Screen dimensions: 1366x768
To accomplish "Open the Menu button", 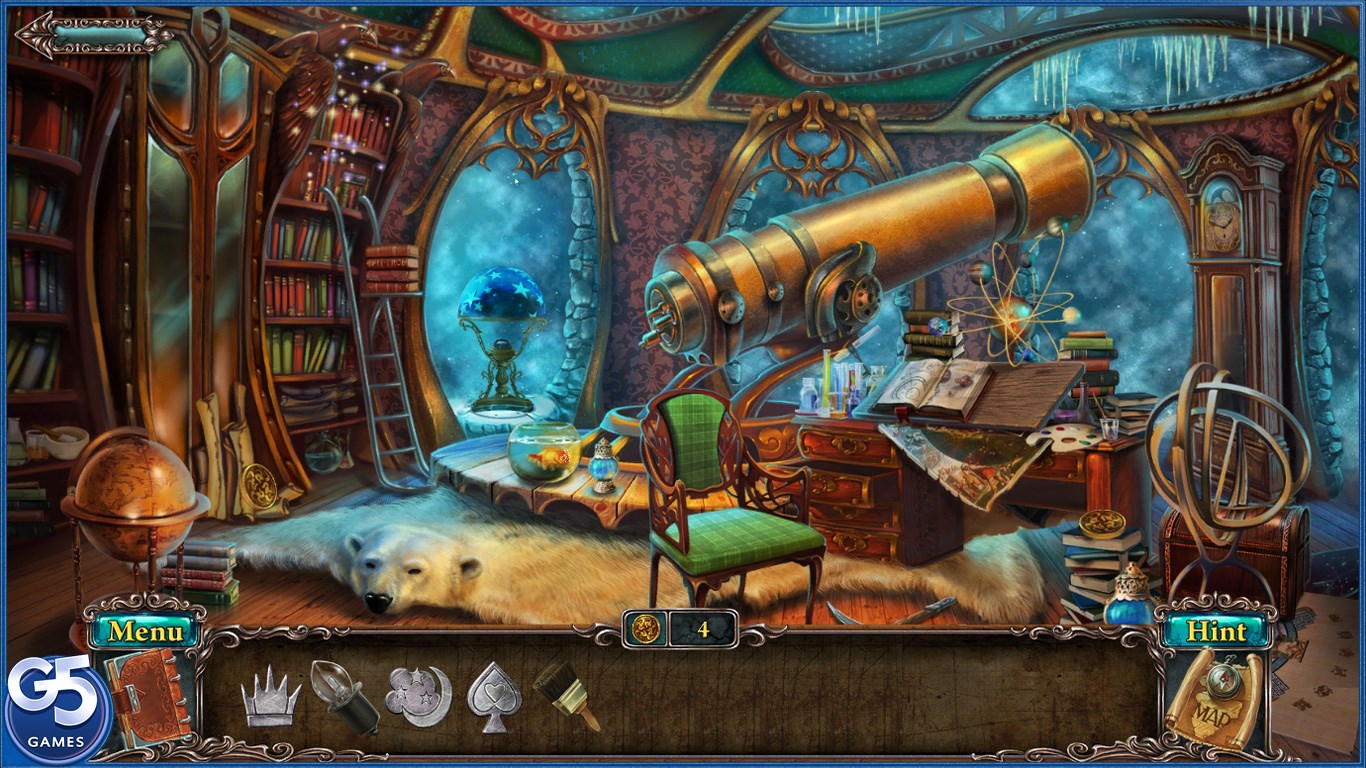I will click(x=146, y=632).
